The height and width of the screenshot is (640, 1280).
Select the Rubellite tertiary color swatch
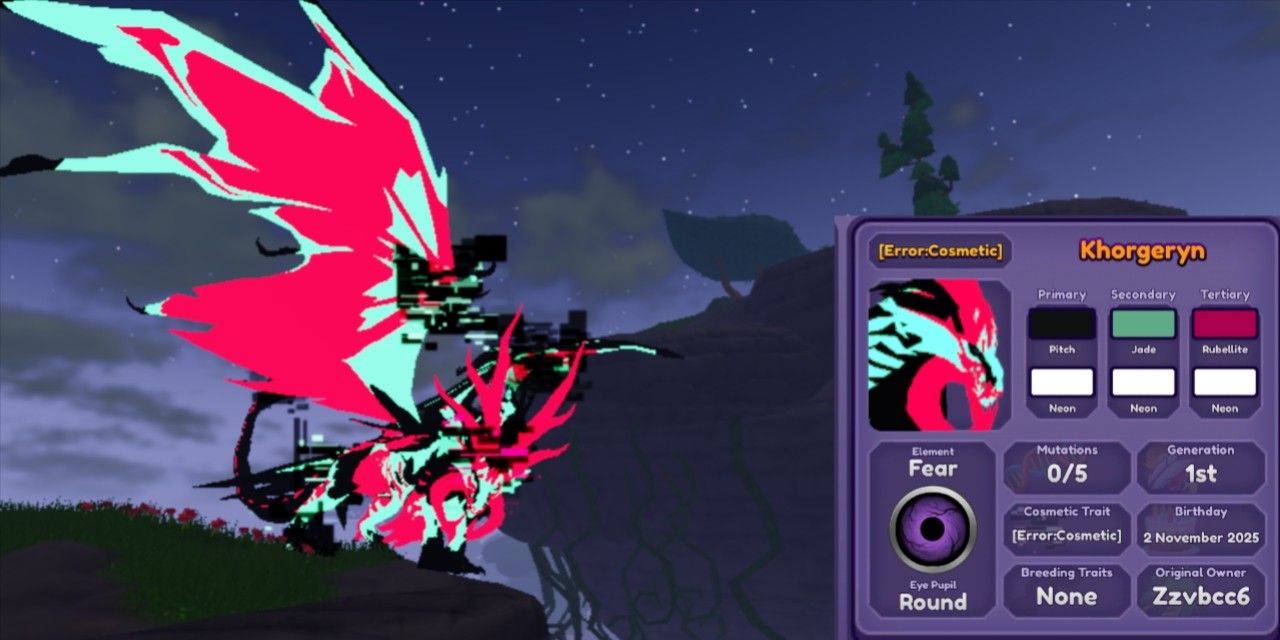coord(1224,324)
